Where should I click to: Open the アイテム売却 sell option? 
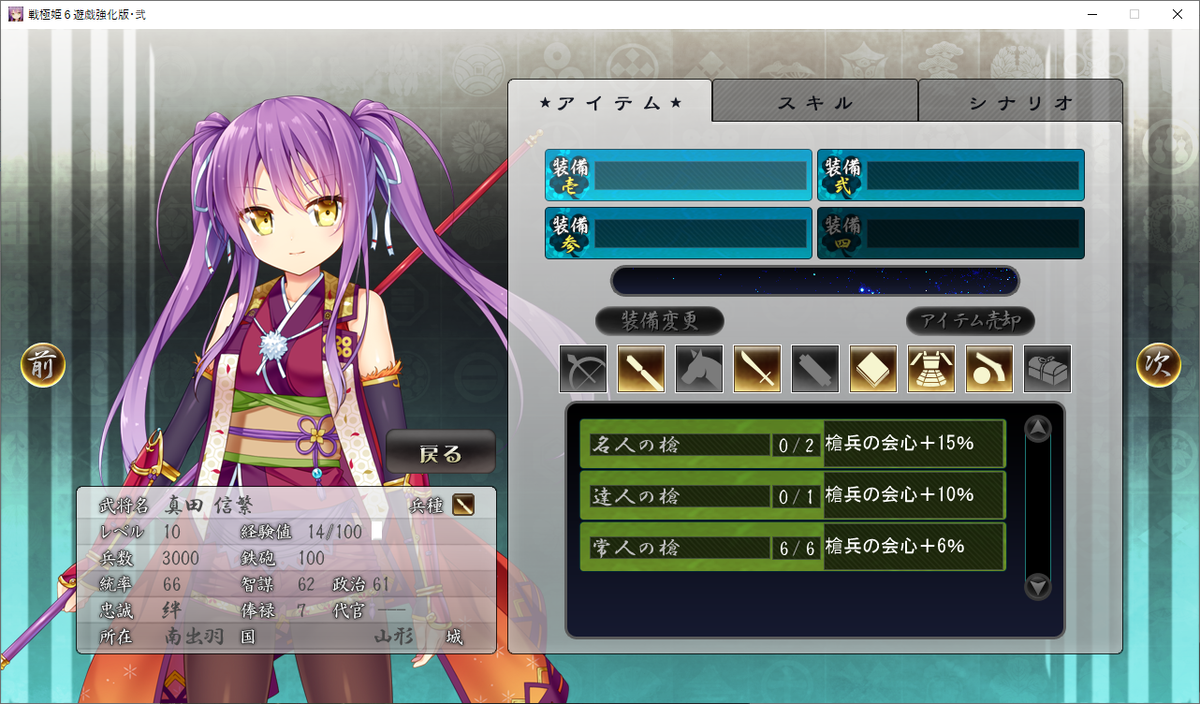tap(970, 321)
